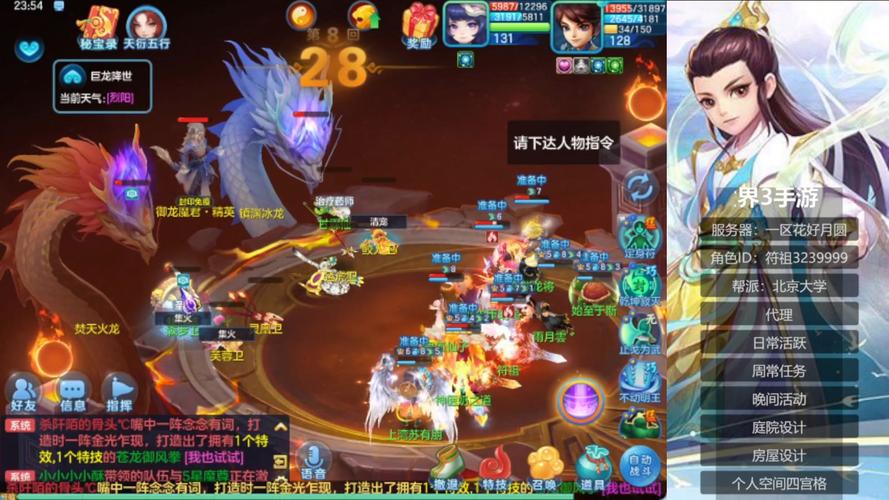Choose the 召唤 summon command
The width and height of the screenshot is (889, 500).
tap(544, 468)
